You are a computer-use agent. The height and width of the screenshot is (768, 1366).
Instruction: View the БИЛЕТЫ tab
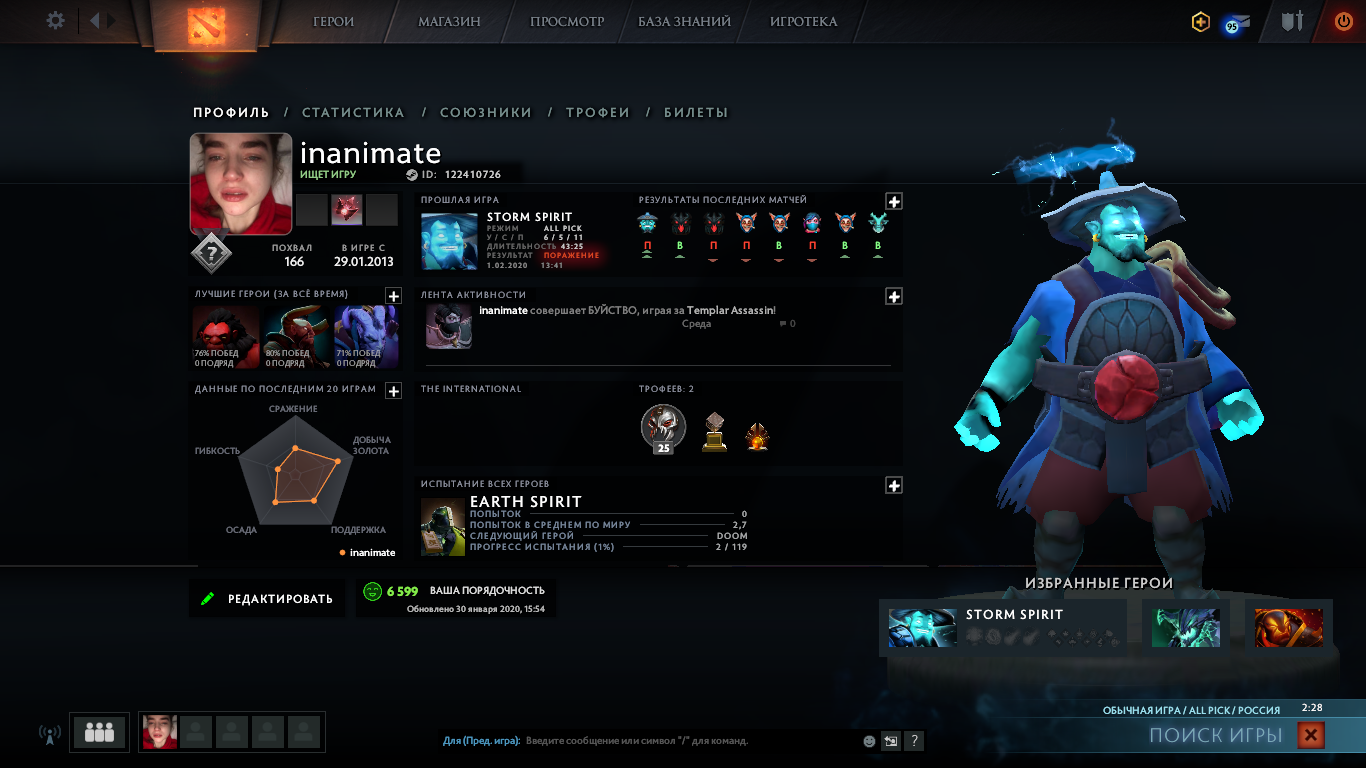pos(696,113)
